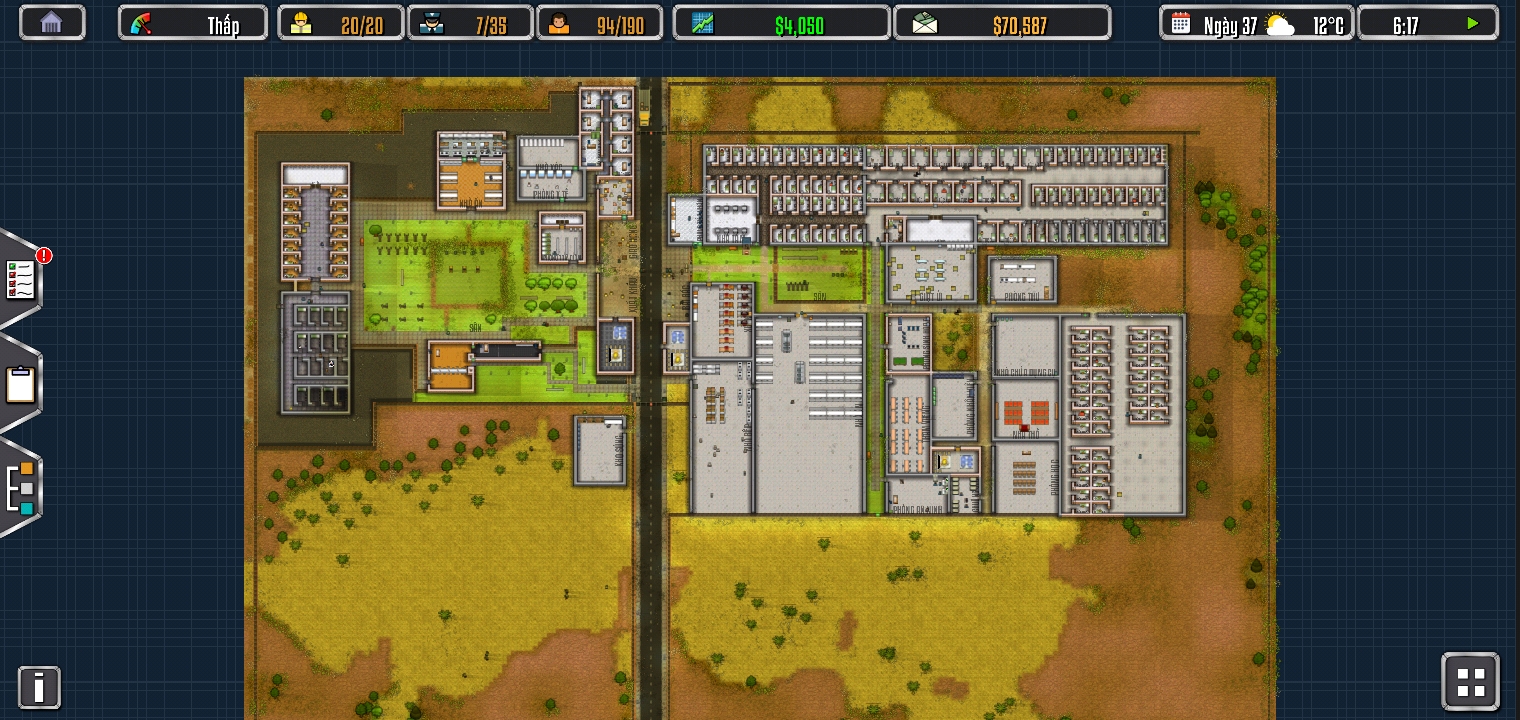Screen dimensions: 1520x720
Task: Show the prisoners 94/190 panel
Action: point(599,23)
